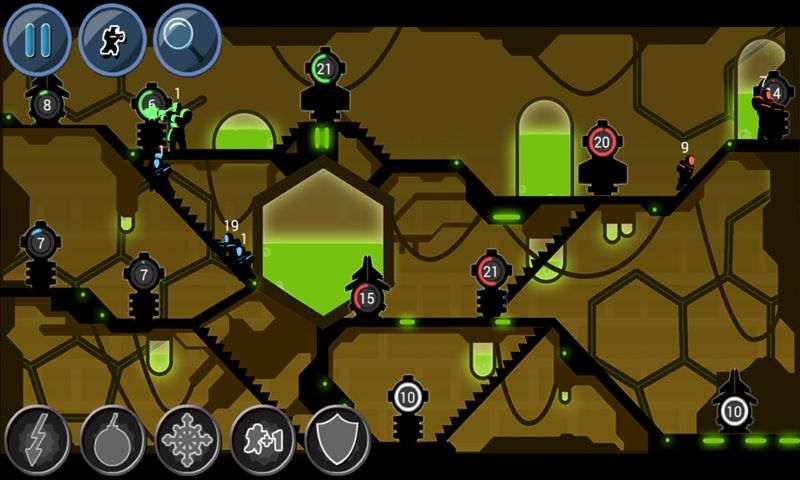Activate the lightning bolt power
Image resolution: width=800 pixels, height=480 pixels.
37,438
